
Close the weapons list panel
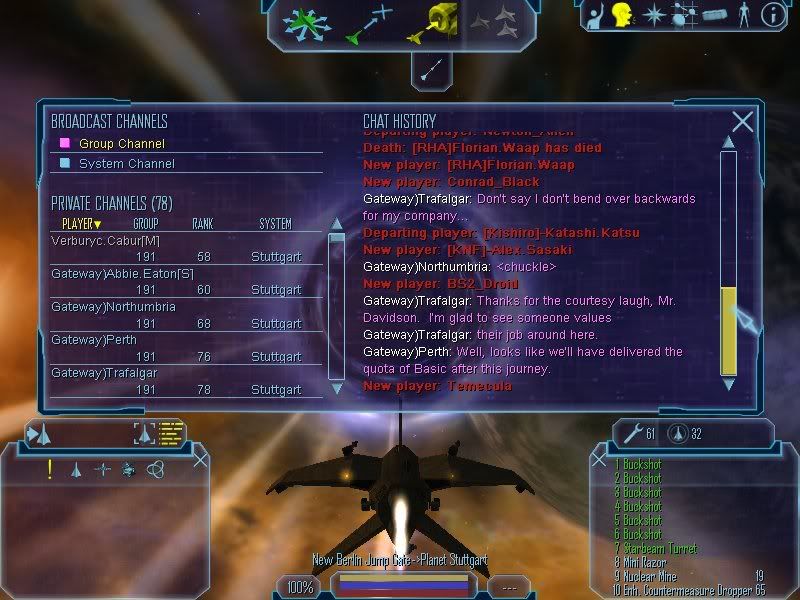597,460
